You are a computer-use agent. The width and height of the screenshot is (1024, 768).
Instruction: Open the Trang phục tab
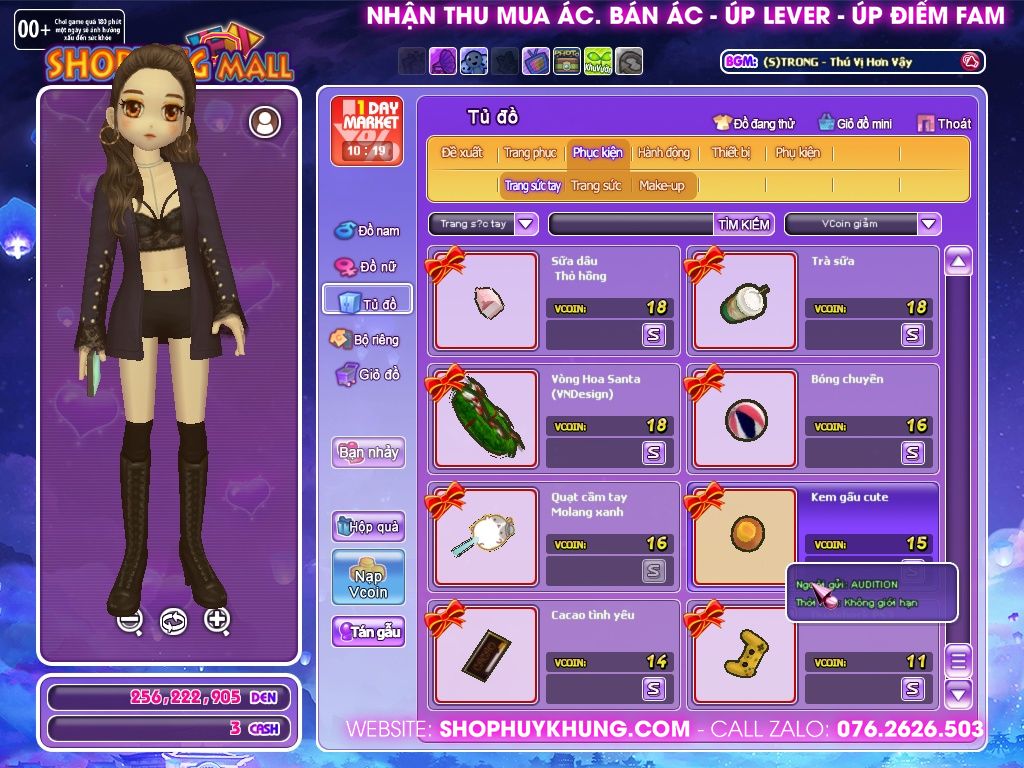click(x=530, y=153)
